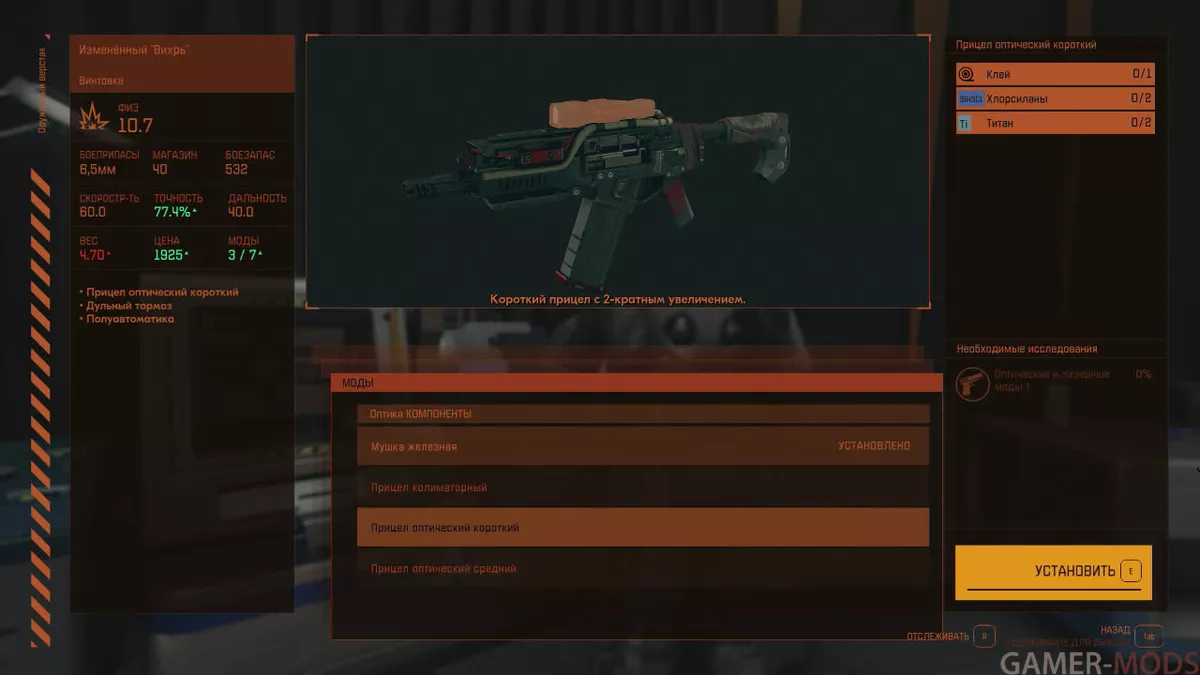The height and width of the screenshot is (675, 1200).
Task: Select the Мушка железная mod row
Action: 642,446
